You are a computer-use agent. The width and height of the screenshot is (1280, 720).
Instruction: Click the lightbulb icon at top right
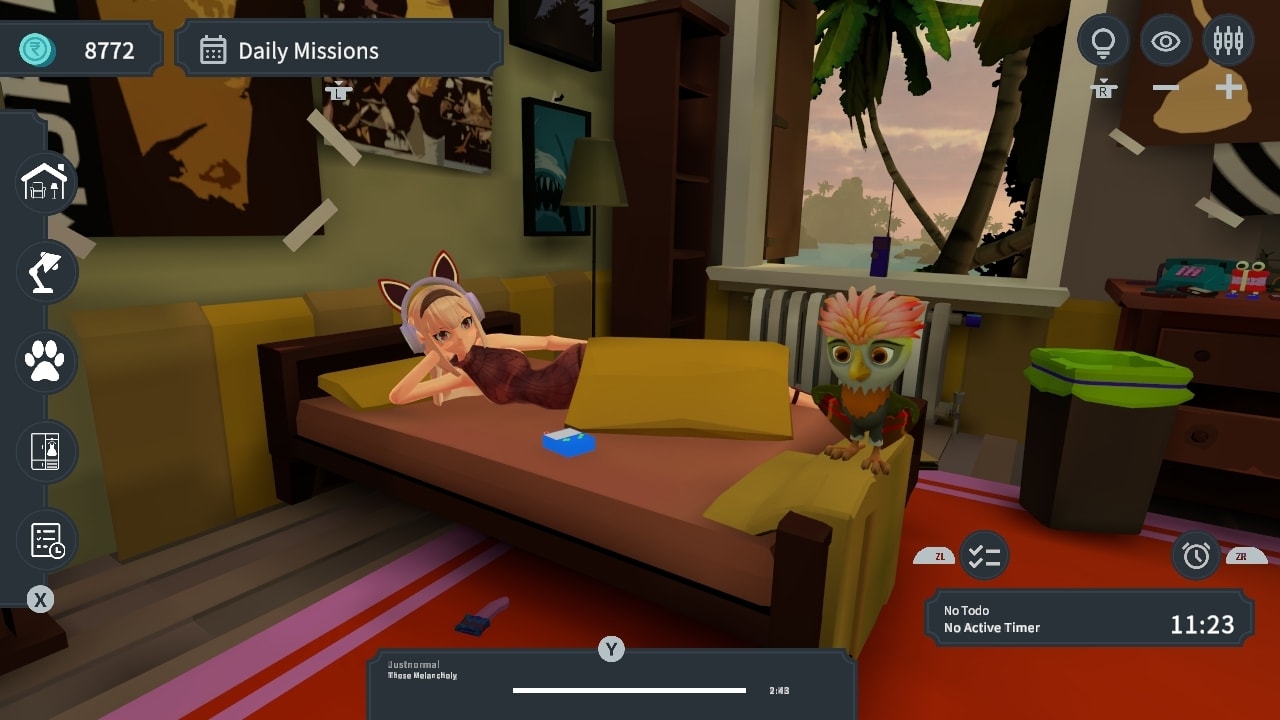point(1103,41)
